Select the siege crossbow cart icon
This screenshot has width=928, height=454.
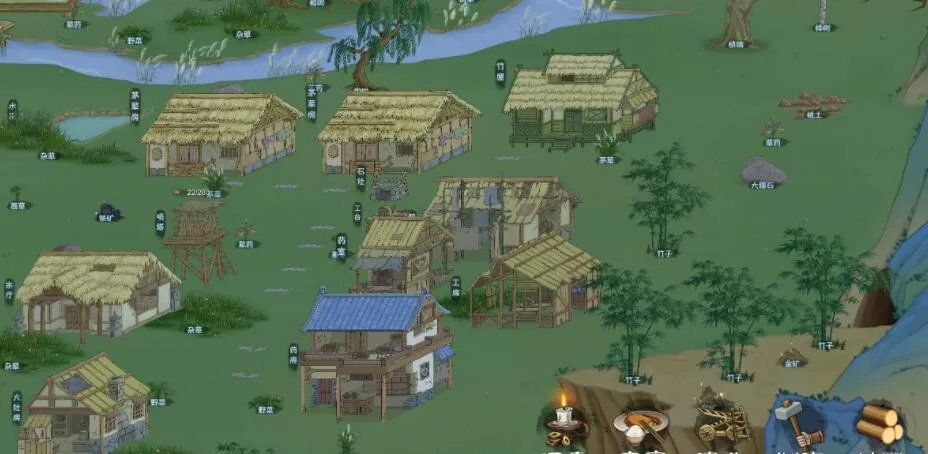[720, 422]
